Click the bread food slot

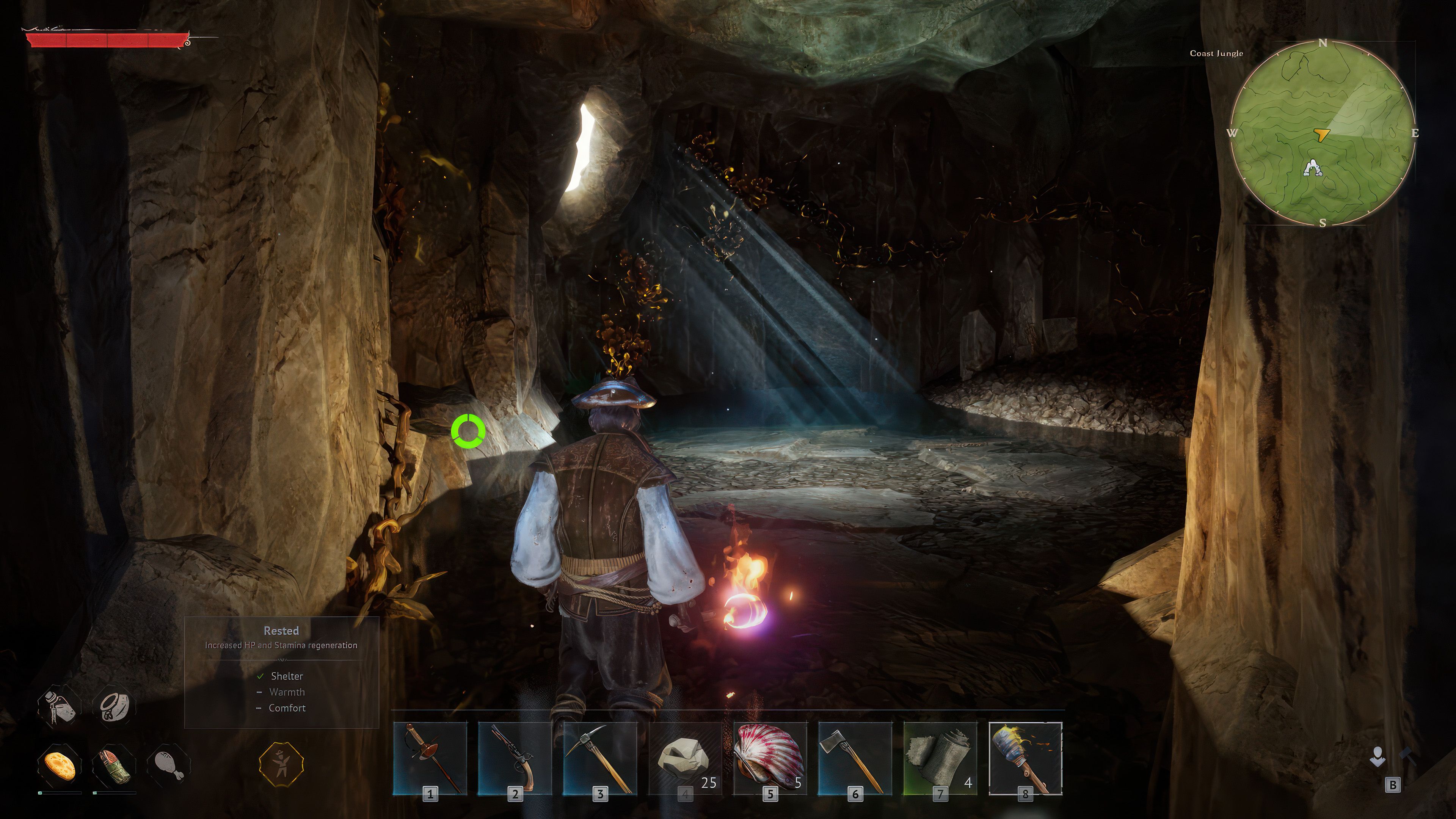pyautogui.click(x=60, y=765)
